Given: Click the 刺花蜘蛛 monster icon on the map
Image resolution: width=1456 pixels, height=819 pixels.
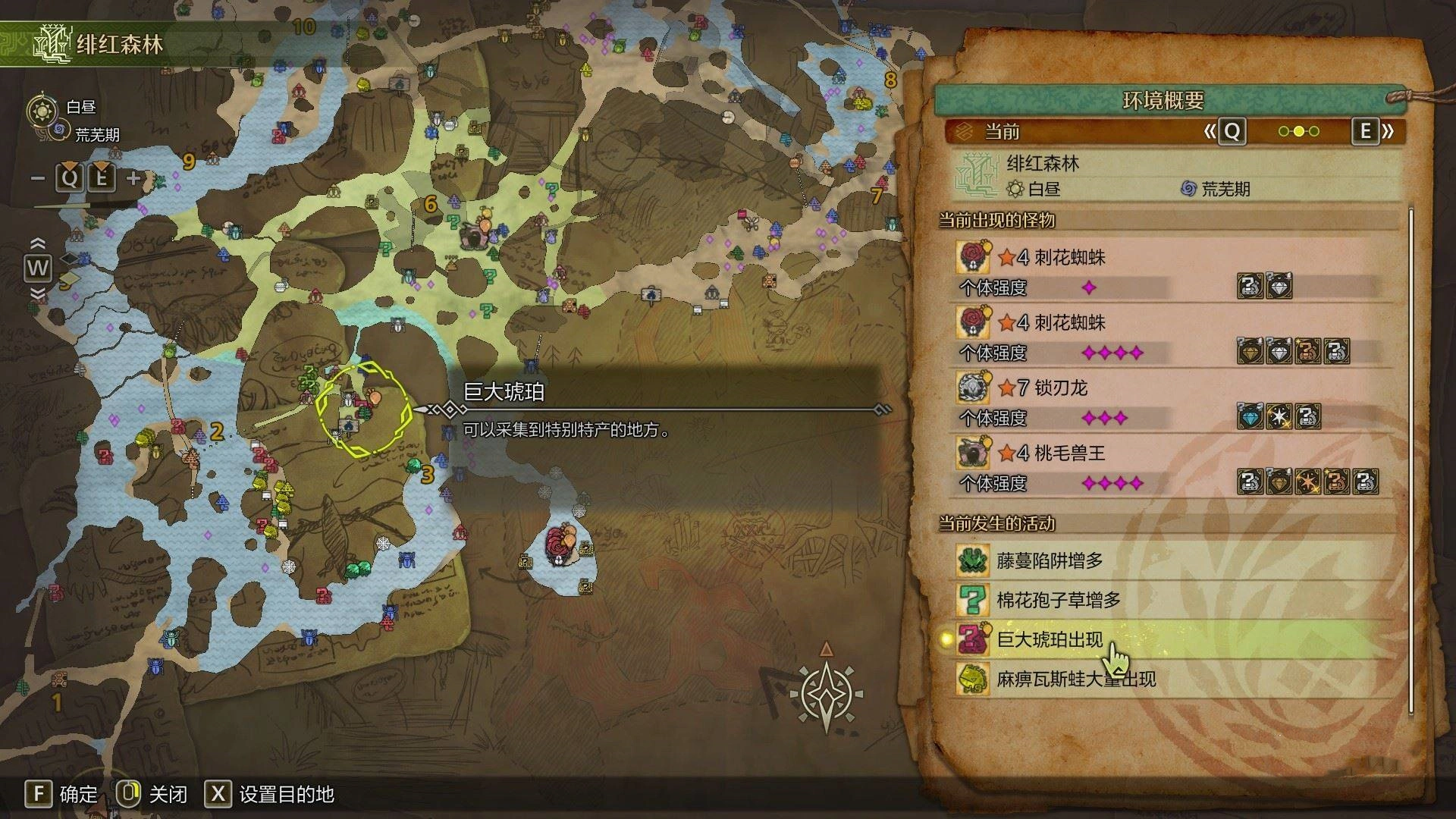Looking at the screenshot, I should (x=562, y=544).
